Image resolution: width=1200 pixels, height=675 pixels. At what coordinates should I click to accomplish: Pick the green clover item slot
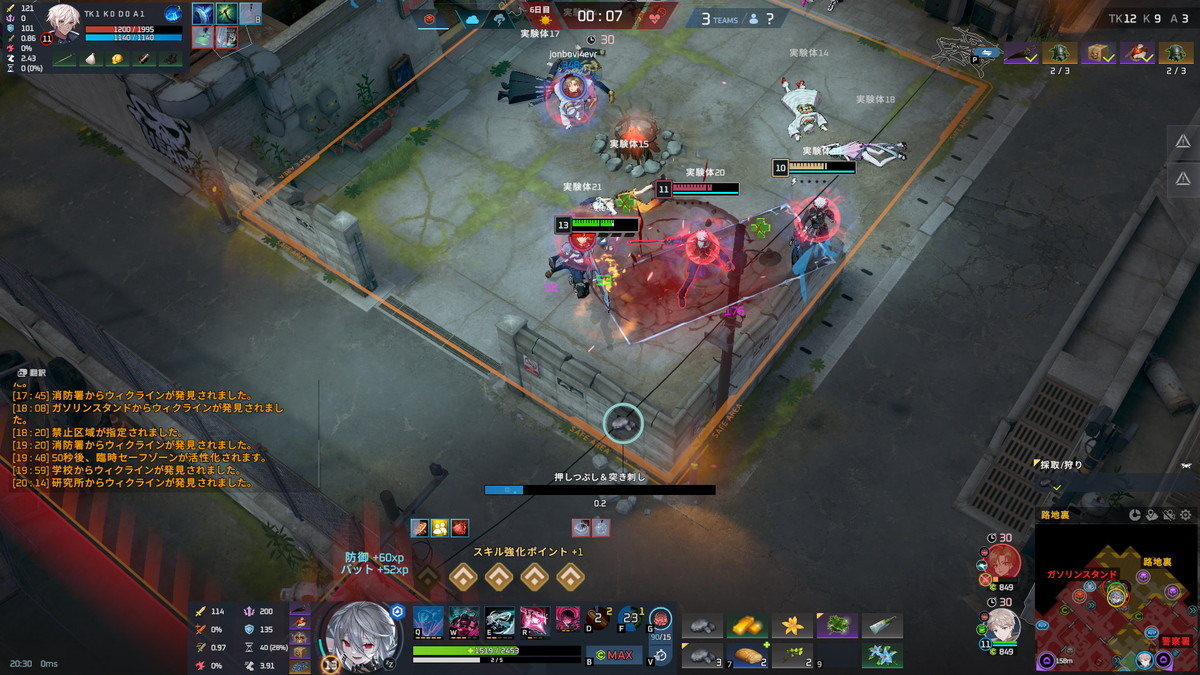tap(837, 626)
